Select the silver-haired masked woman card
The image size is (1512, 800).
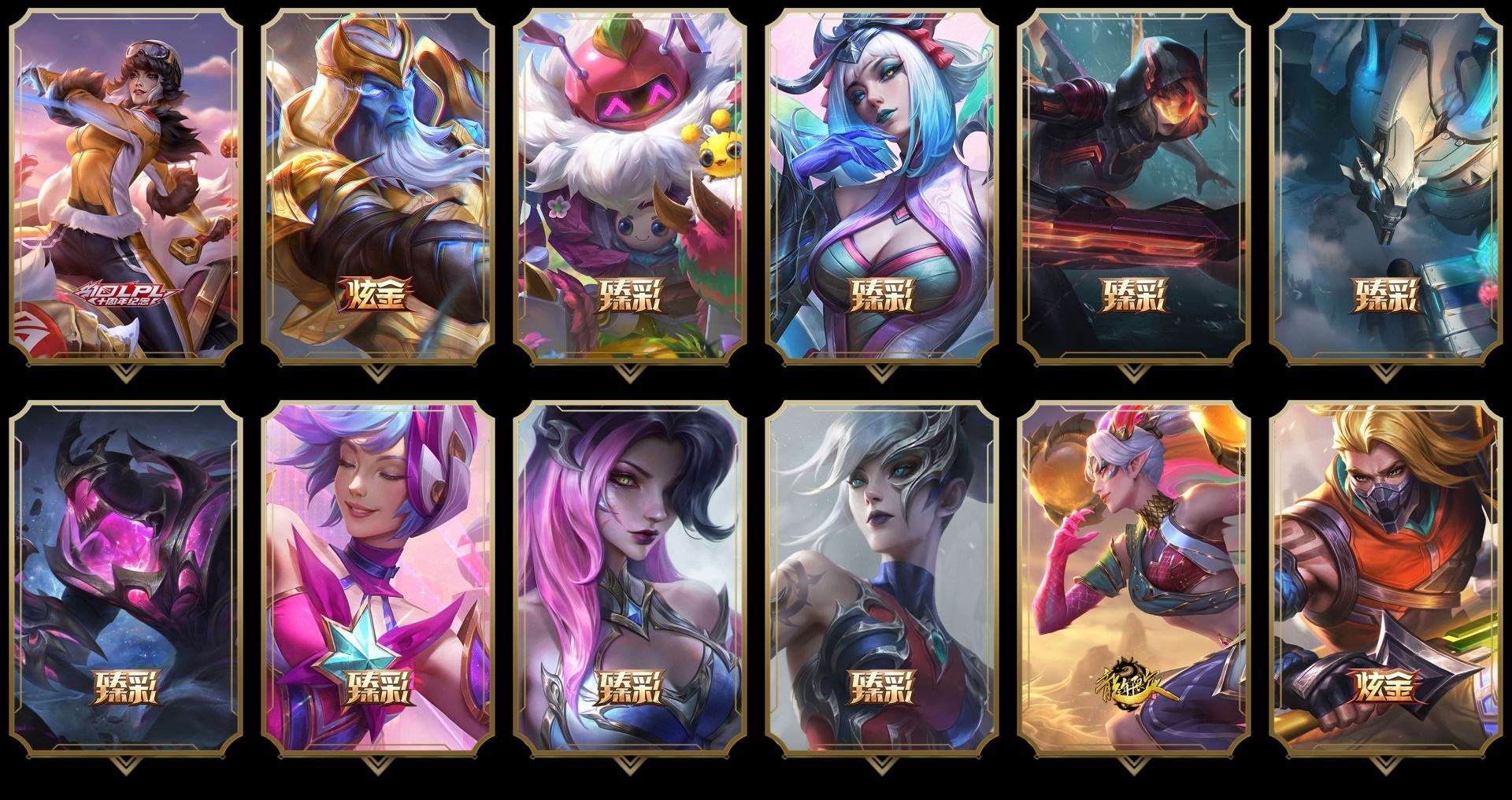(882, 579)
